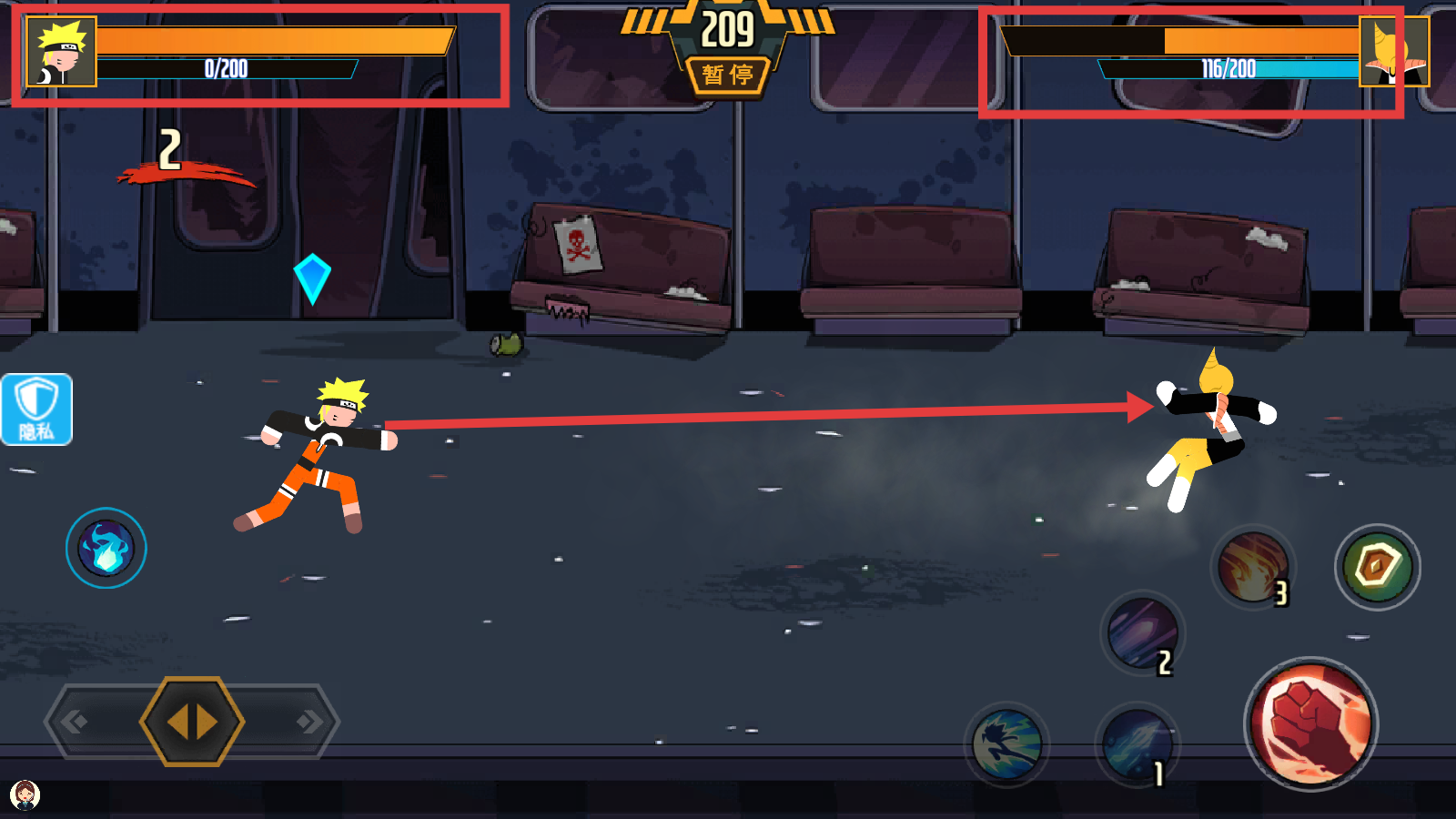Click the small avatar overlay icon
1456x819 pixels.
click(25, 794)
